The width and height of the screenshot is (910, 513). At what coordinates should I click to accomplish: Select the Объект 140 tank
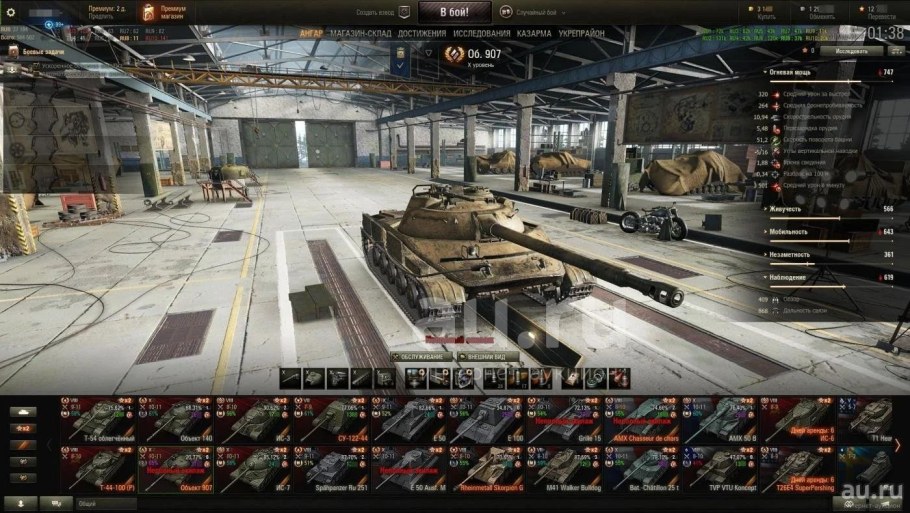(175, 419)
